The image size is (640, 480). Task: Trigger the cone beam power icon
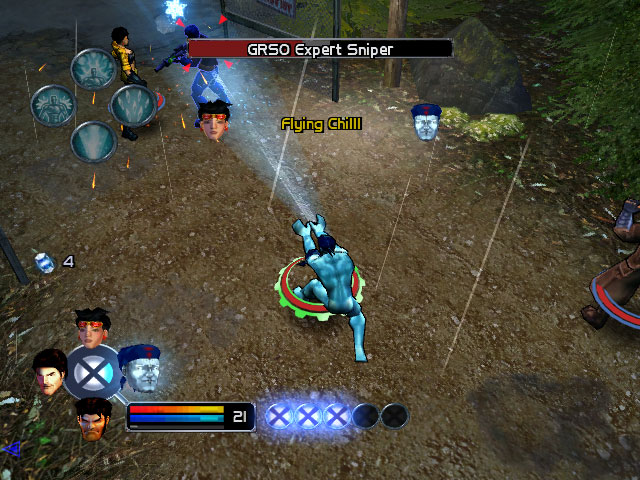pyautogui.click(x=93, y=142)
